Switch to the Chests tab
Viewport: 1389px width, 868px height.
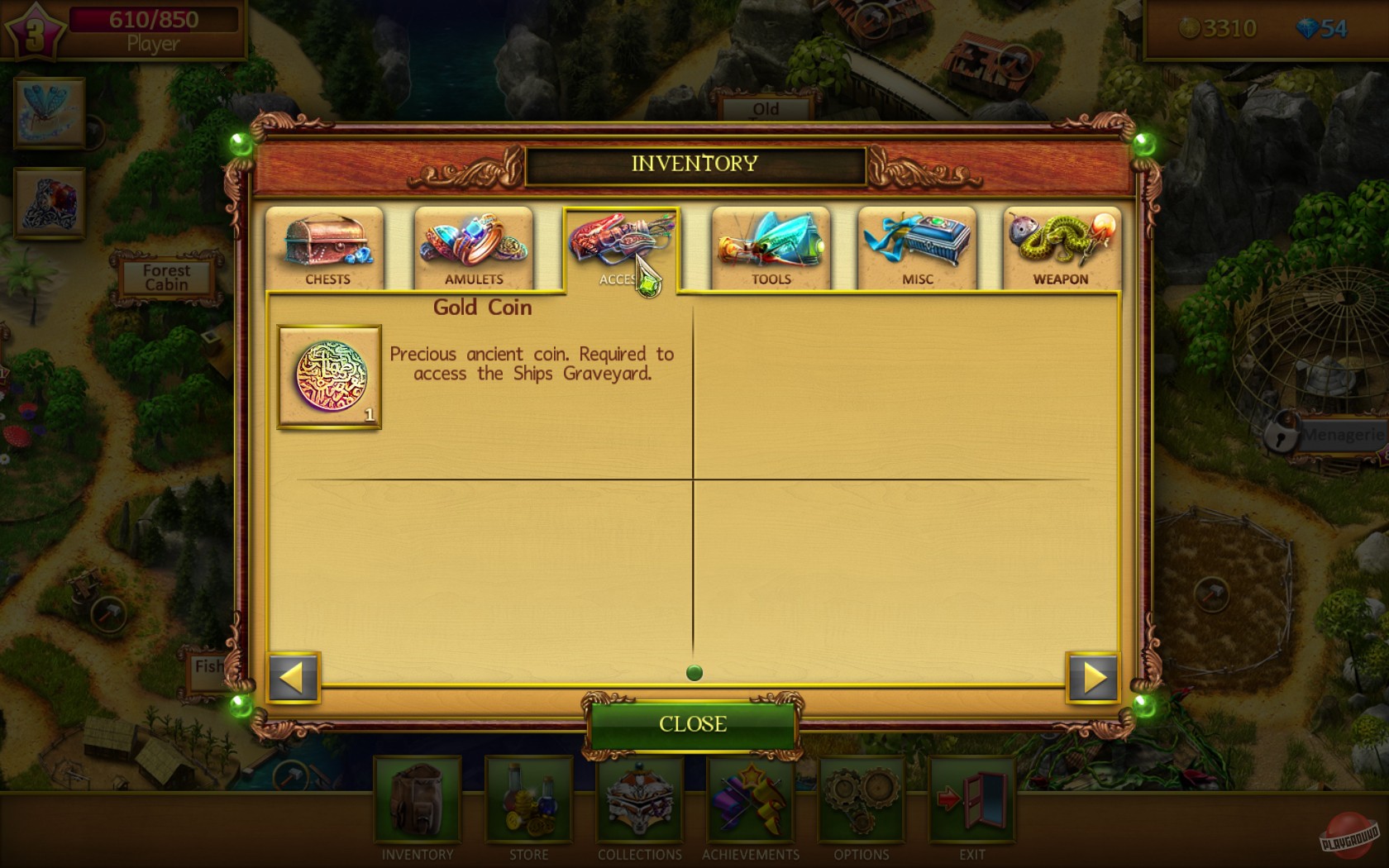pyautogui.click(x=325, y=246)
